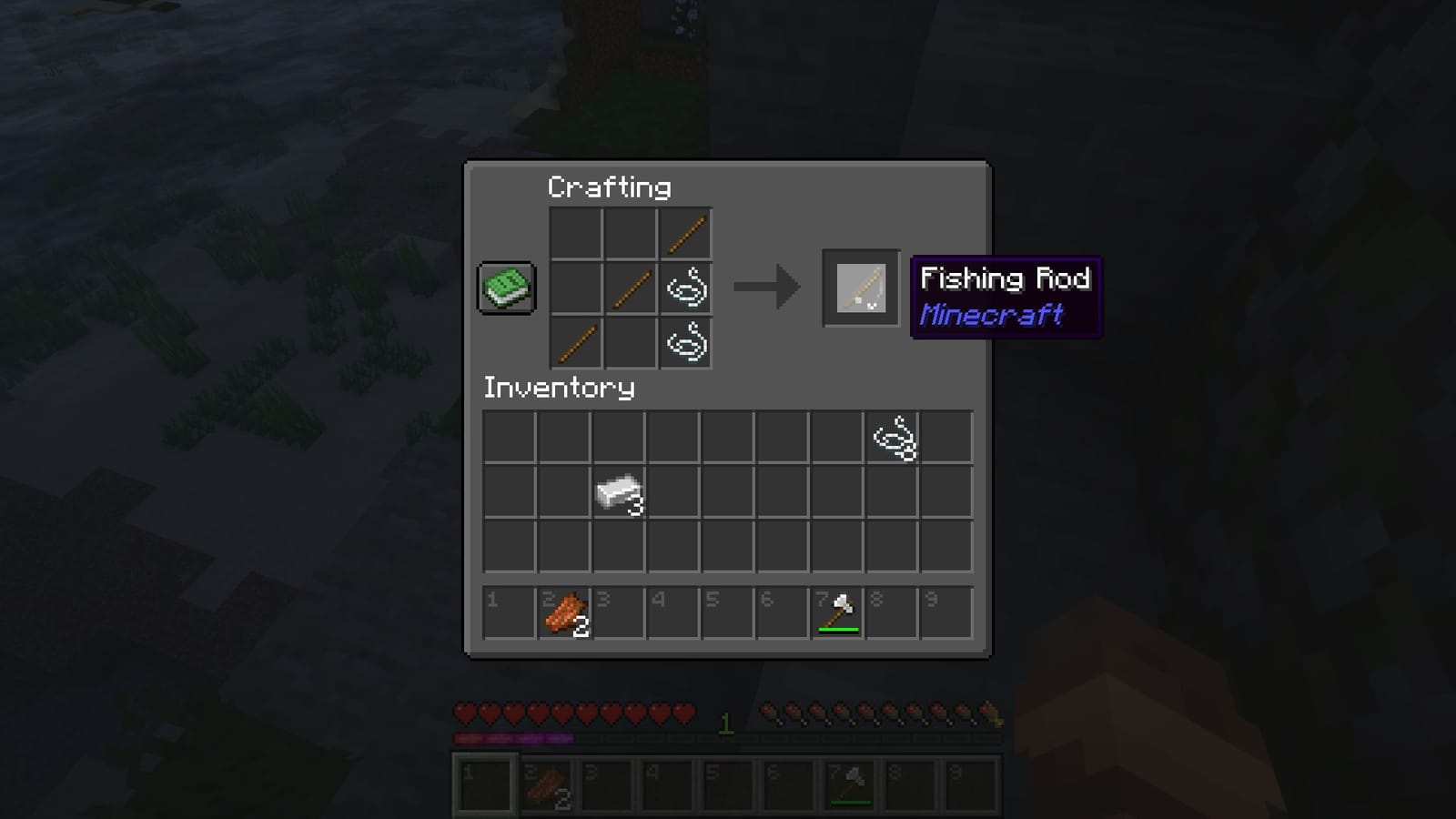The width and height of the screenshot is (1456, 819).
Task: Grab the string in the middle-right crafting slot
Action: click(684, 288)
